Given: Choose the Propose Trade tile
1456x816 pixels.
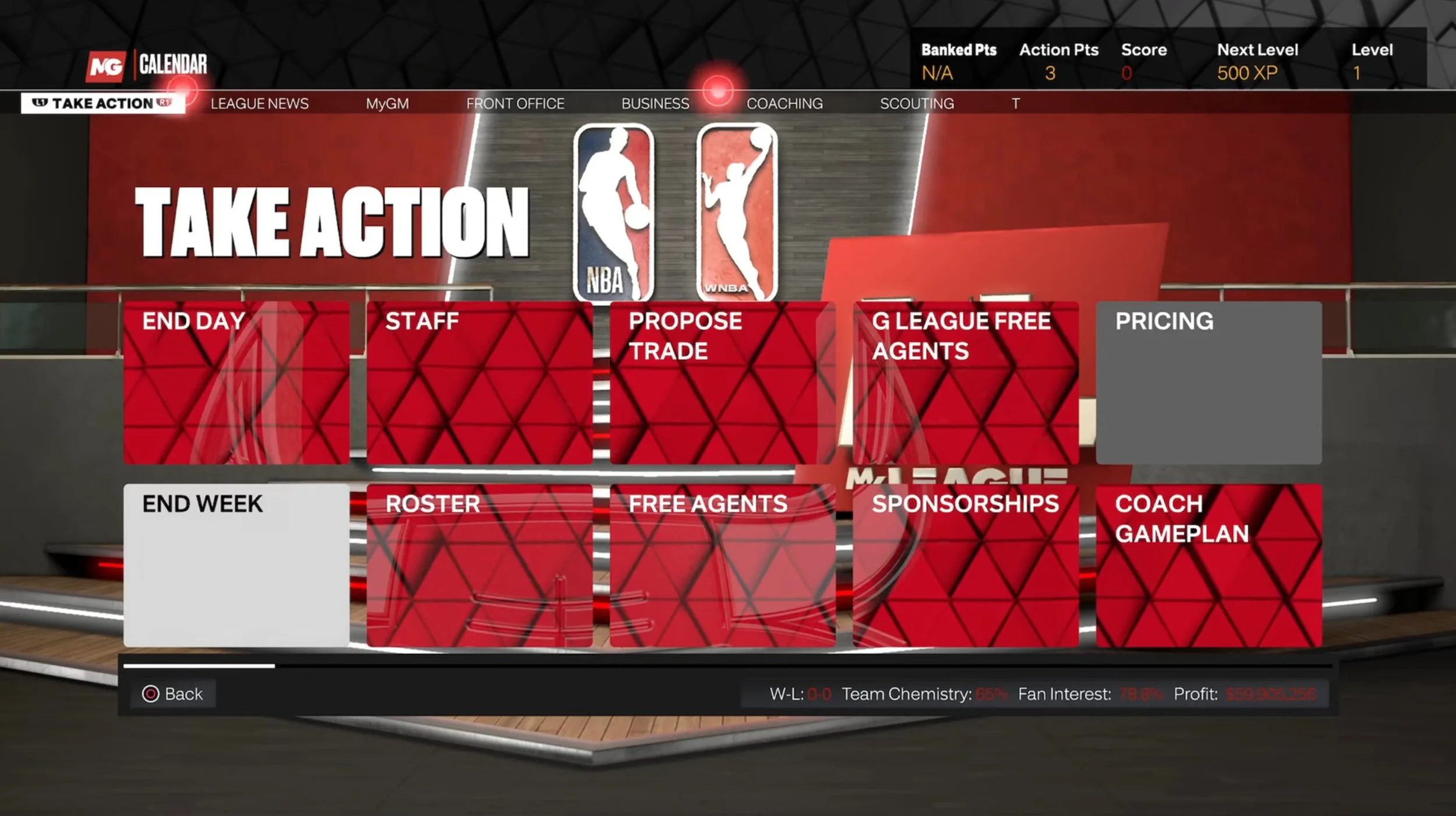Looking at the screenshot, I should point(723,383).
